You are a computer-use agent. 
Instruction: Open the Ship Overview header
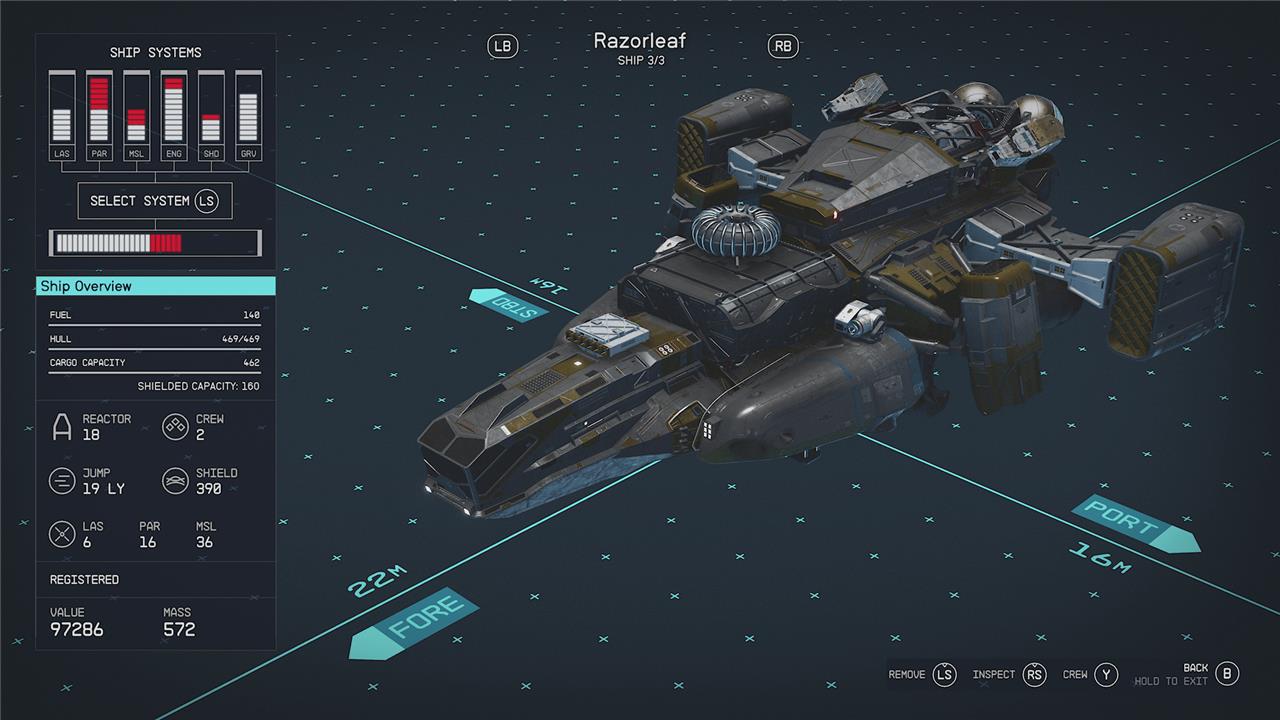pyautogui.click(x=155, y=286)
